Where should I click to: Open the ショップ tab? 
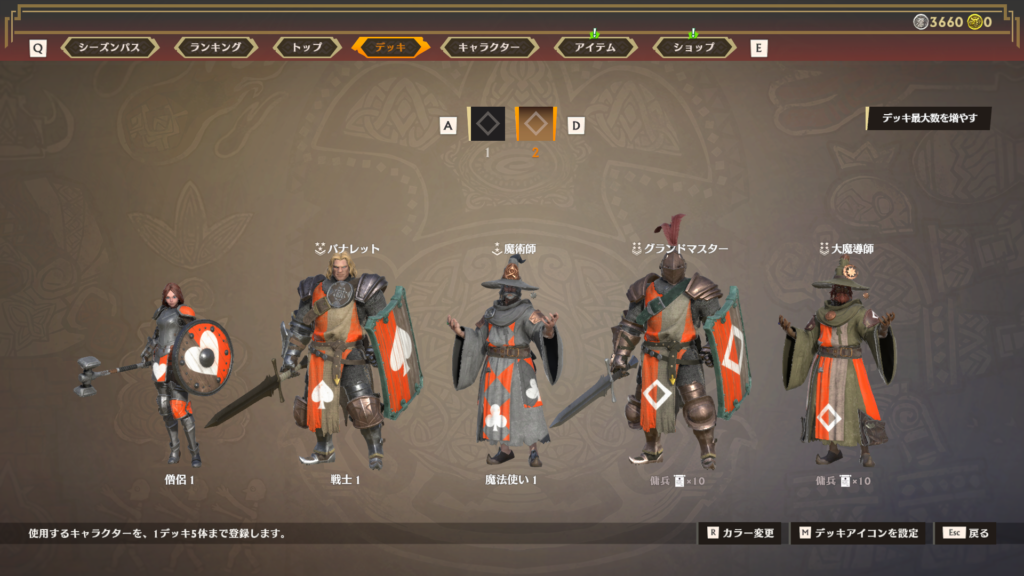tap(693, 47)
